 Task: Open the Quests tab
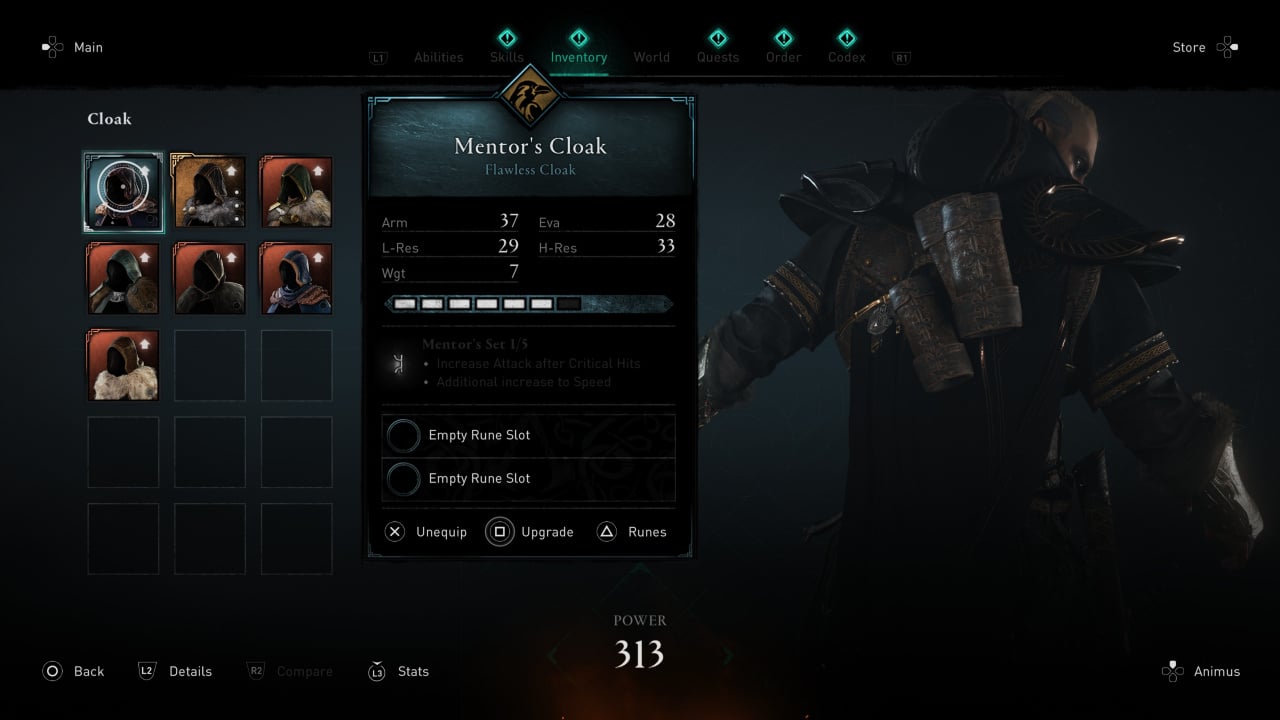pos(718,57)
